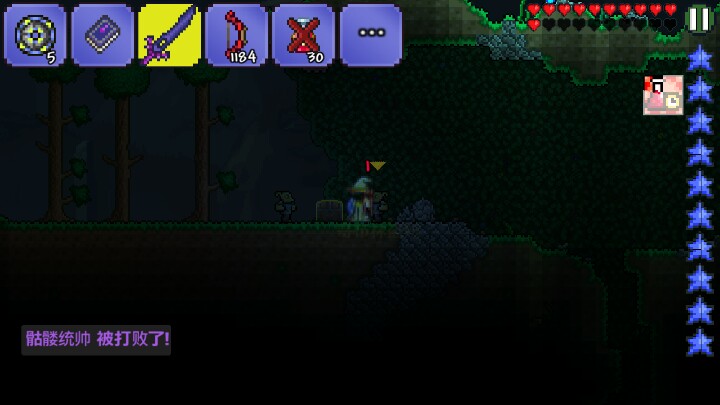Pause the game with the pause button
The width and height of the screenshot is (720, 405).
tap(698, 19)
